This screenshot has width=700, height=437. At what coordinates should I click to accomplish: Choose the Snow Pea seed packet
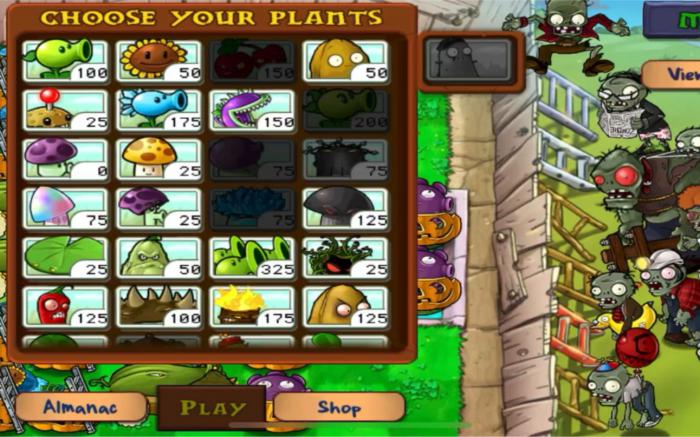pyautogui.click(x=158, y=109)
